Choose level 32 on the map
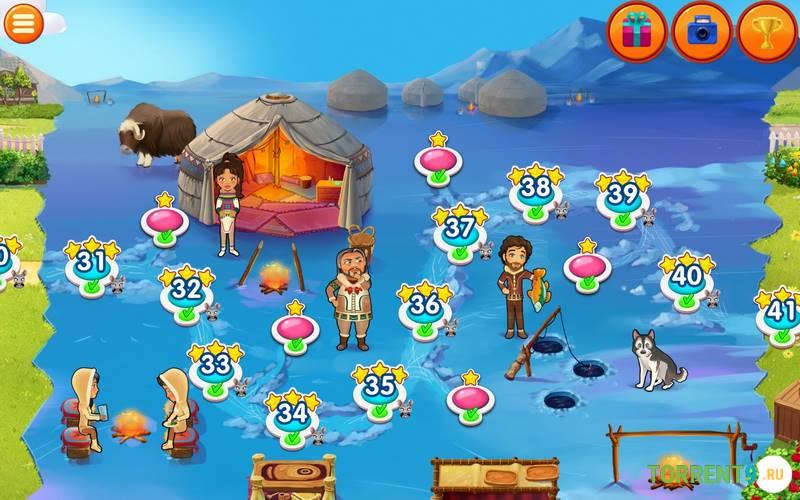This screenshot has width=800, height=500. tap(187, 292)
